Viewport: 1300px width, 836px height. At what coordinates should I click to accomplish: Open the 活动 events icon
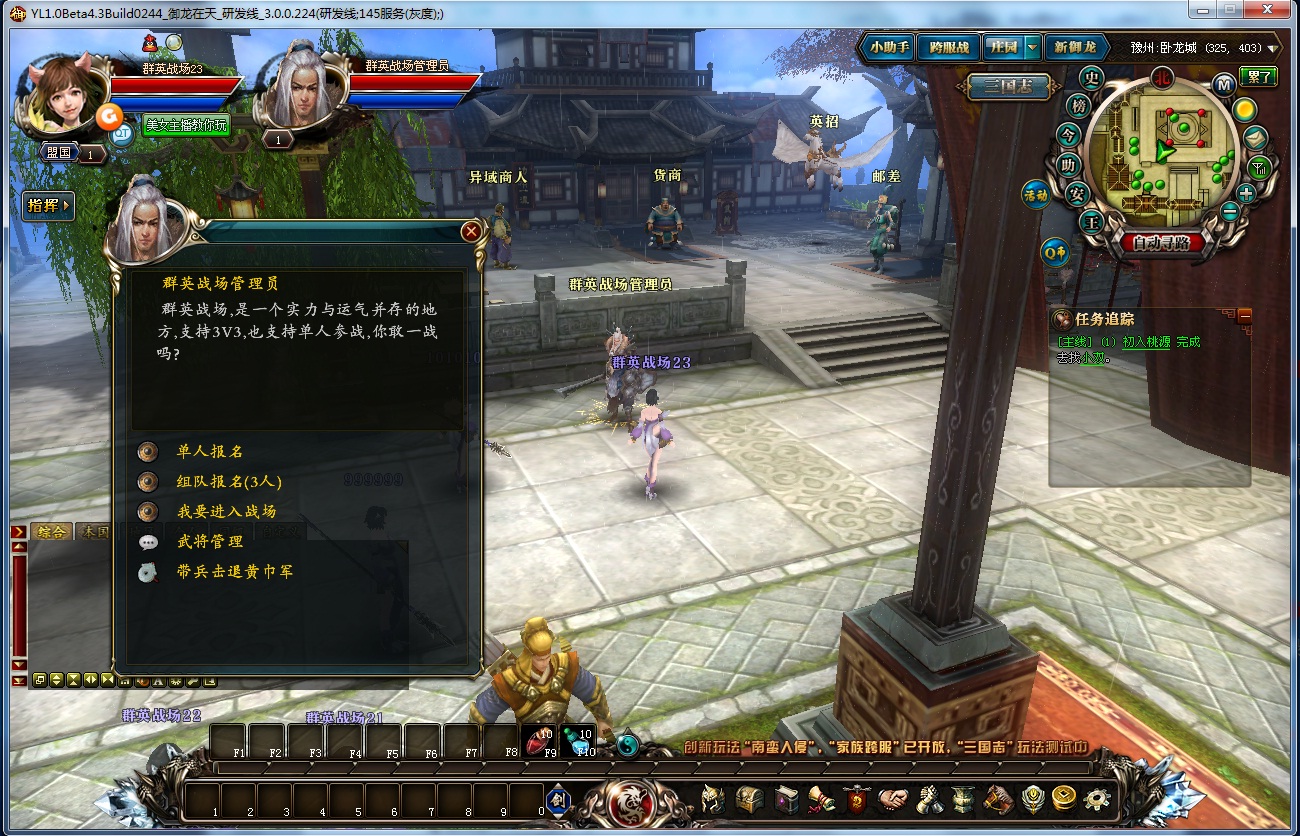pos(1034,195)
